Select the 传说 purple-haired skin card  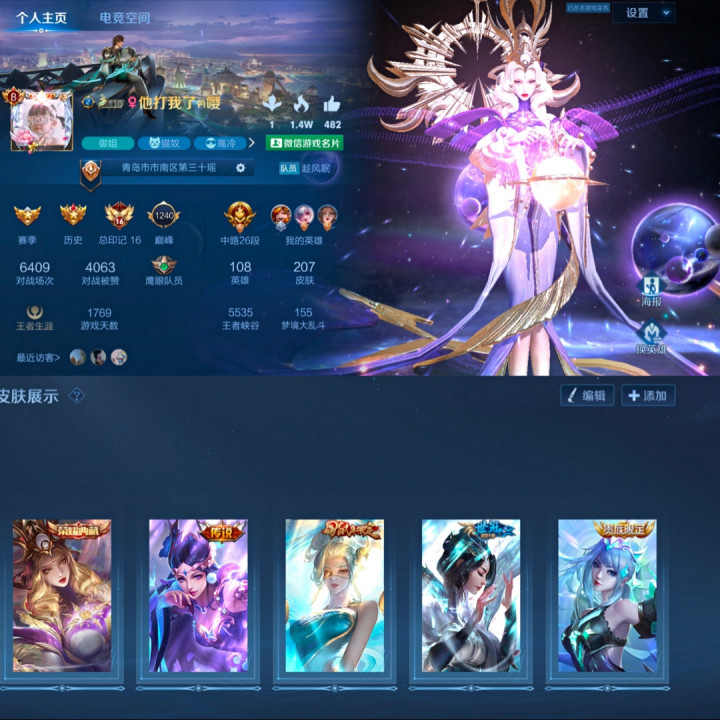[x=198, y=595]
